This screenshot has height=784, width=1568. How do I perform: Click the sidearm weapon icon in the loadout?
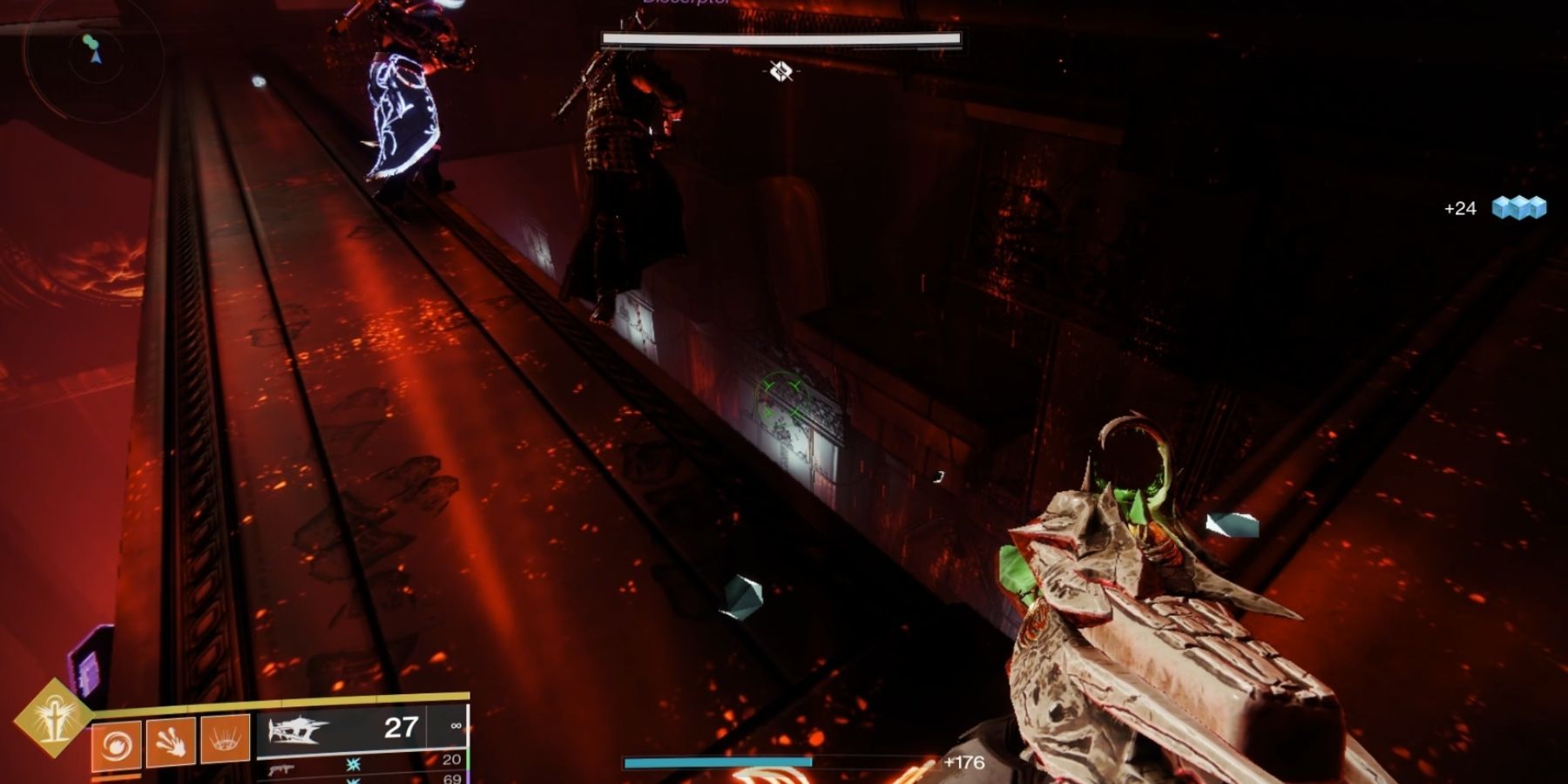pyautogui.click(x=283, y=770)
